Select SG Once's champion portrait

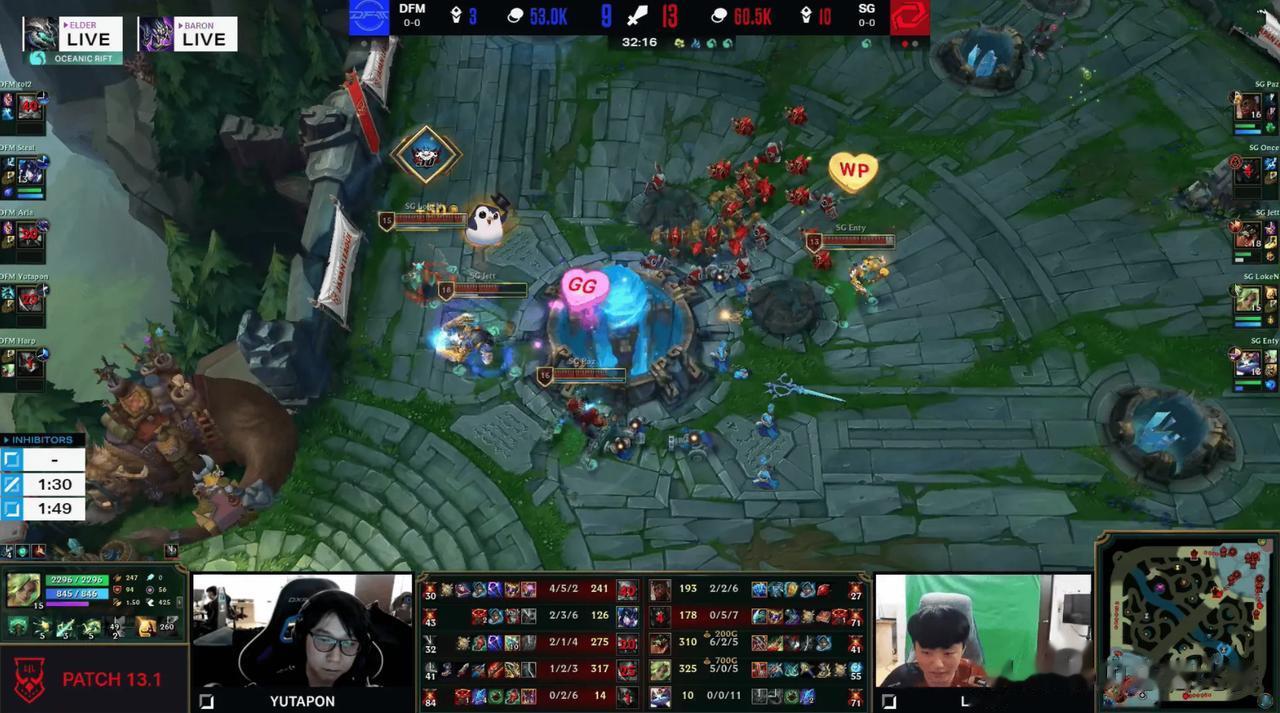pos(1247,171)
